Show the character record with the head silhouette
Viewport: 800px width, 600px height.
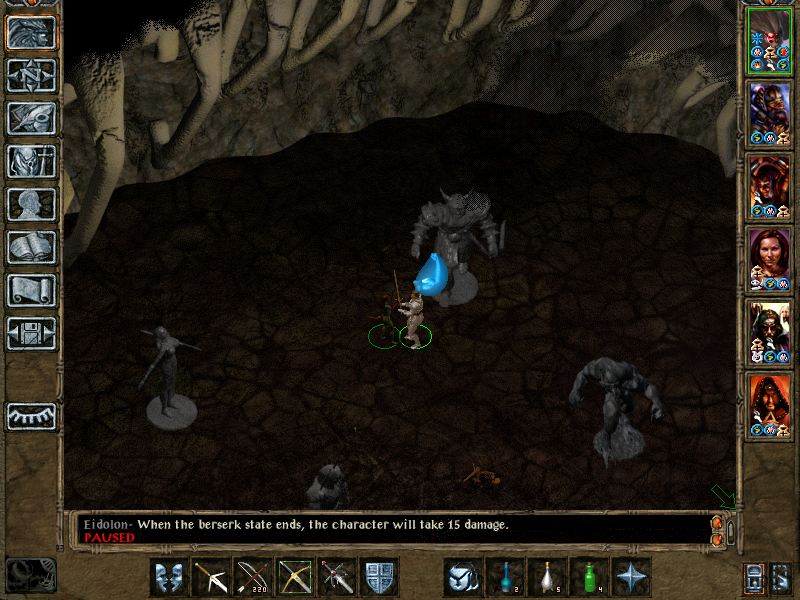pos(31,203)
